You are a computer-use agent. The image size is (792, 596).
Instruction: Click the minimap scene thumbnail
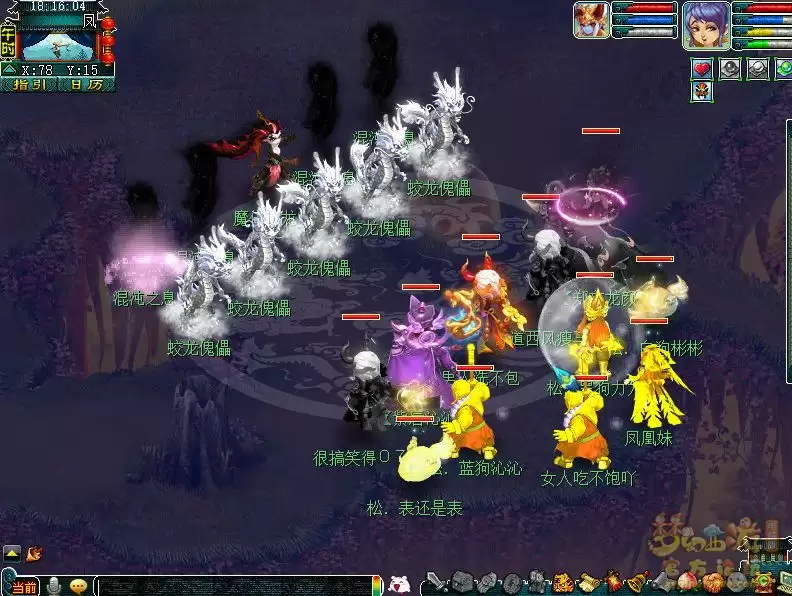57,44
